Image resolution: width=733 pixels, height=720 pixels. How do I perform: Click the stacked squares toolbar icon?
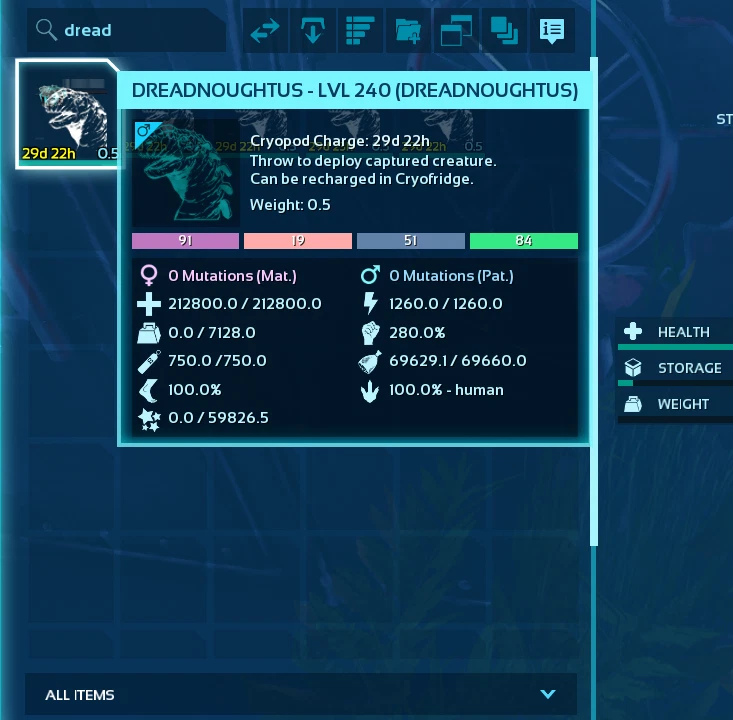point(503,31)
